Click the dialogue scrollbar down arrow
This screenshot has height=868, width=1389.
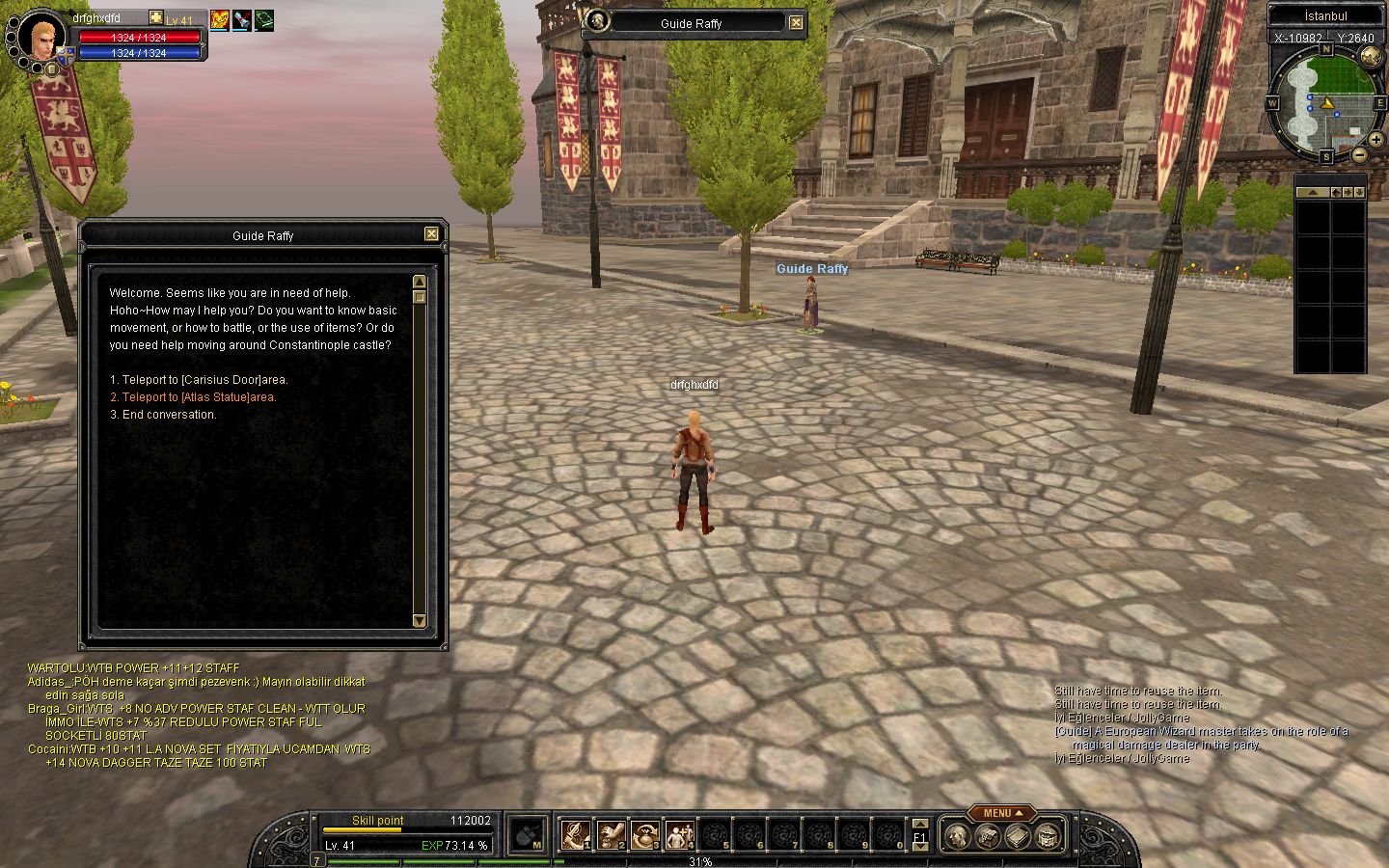419,620
